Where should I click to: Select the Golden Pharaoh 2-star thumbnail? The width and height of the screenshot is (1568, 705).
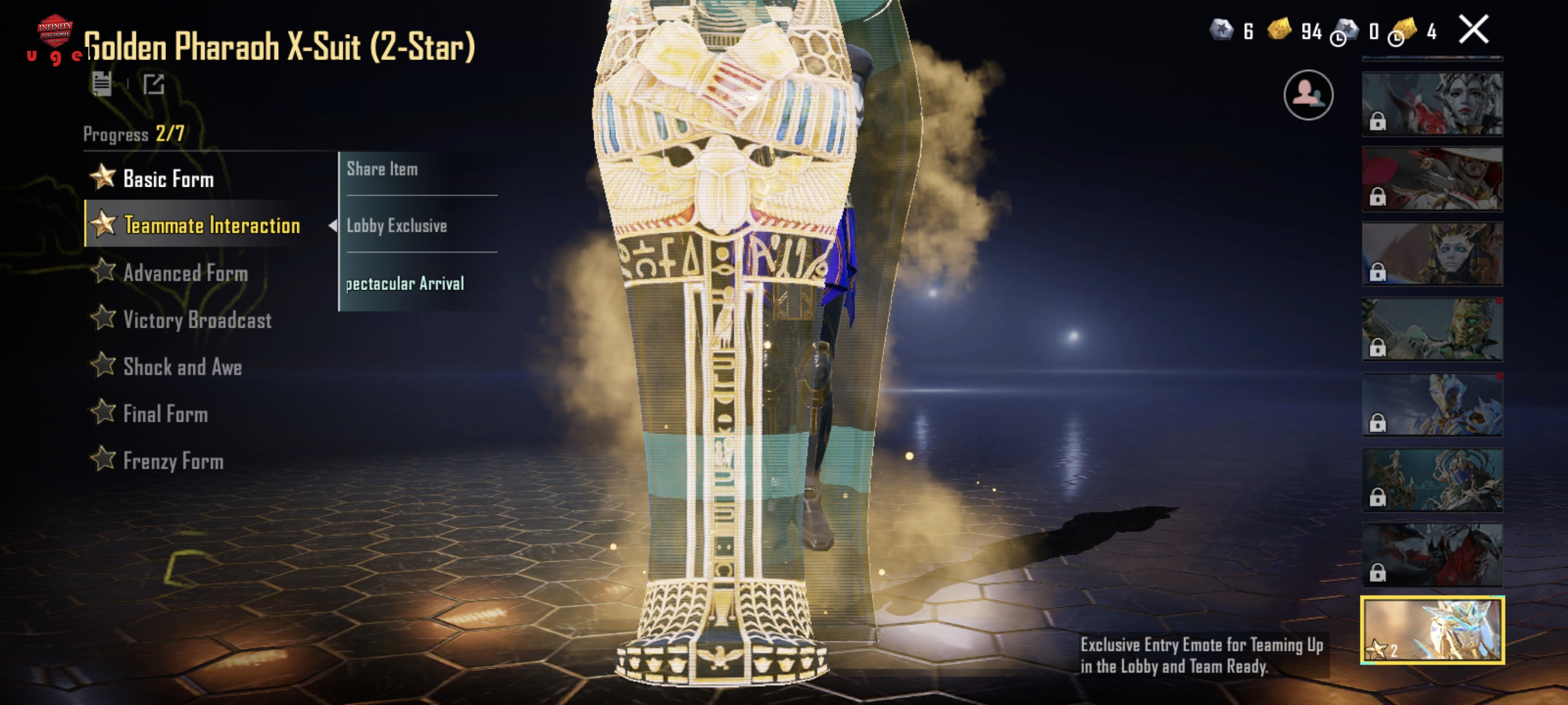point(1432,629)
